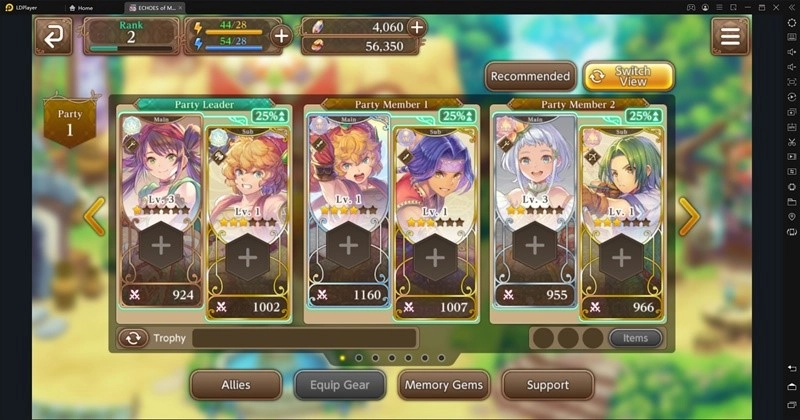Go back using the return arrow button
This screenshot has height=420, width=800.
[52, 36]
